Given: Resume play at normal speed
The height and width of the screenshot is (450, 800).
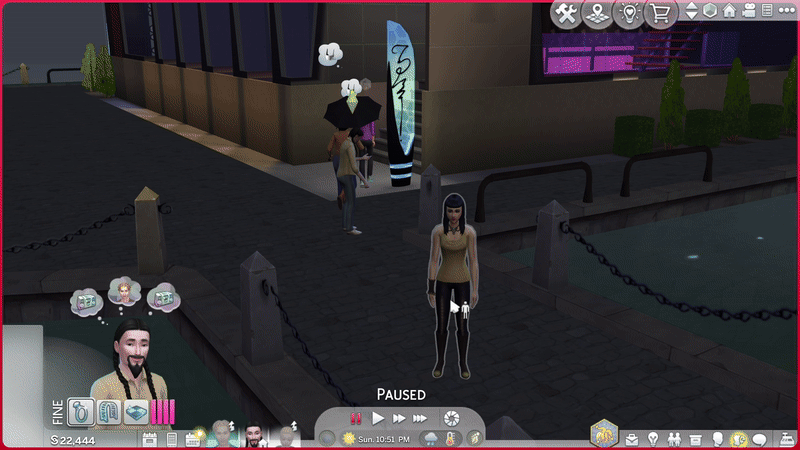Looking at the screenshot, I should pos(378,418).
